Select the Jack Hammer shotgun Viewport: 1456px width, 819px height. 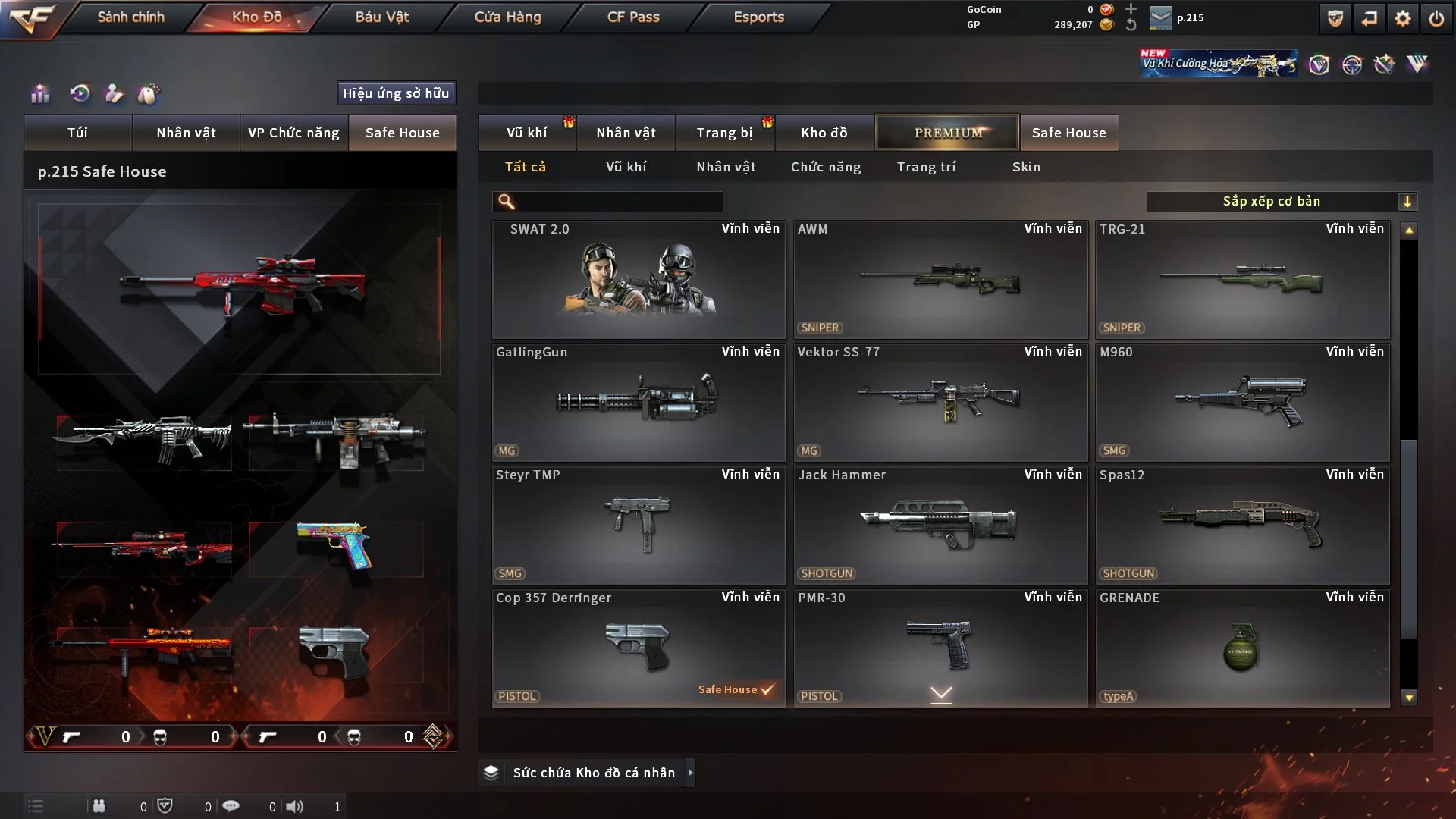click(x=940, y=526)
